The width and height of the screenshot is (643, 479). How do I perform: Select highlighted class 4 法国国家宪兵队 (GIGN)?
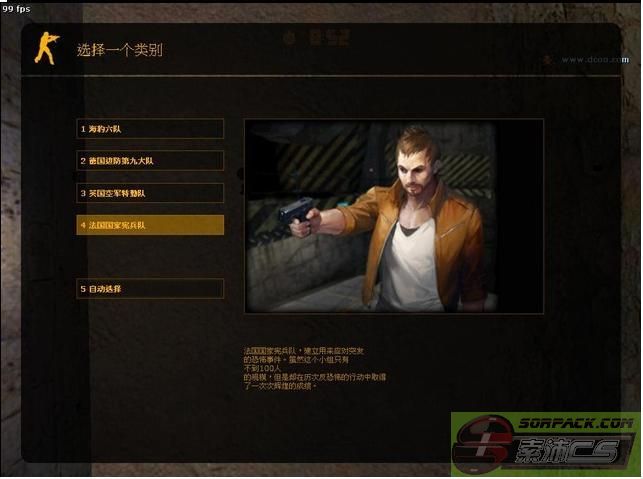coord(150,225)
